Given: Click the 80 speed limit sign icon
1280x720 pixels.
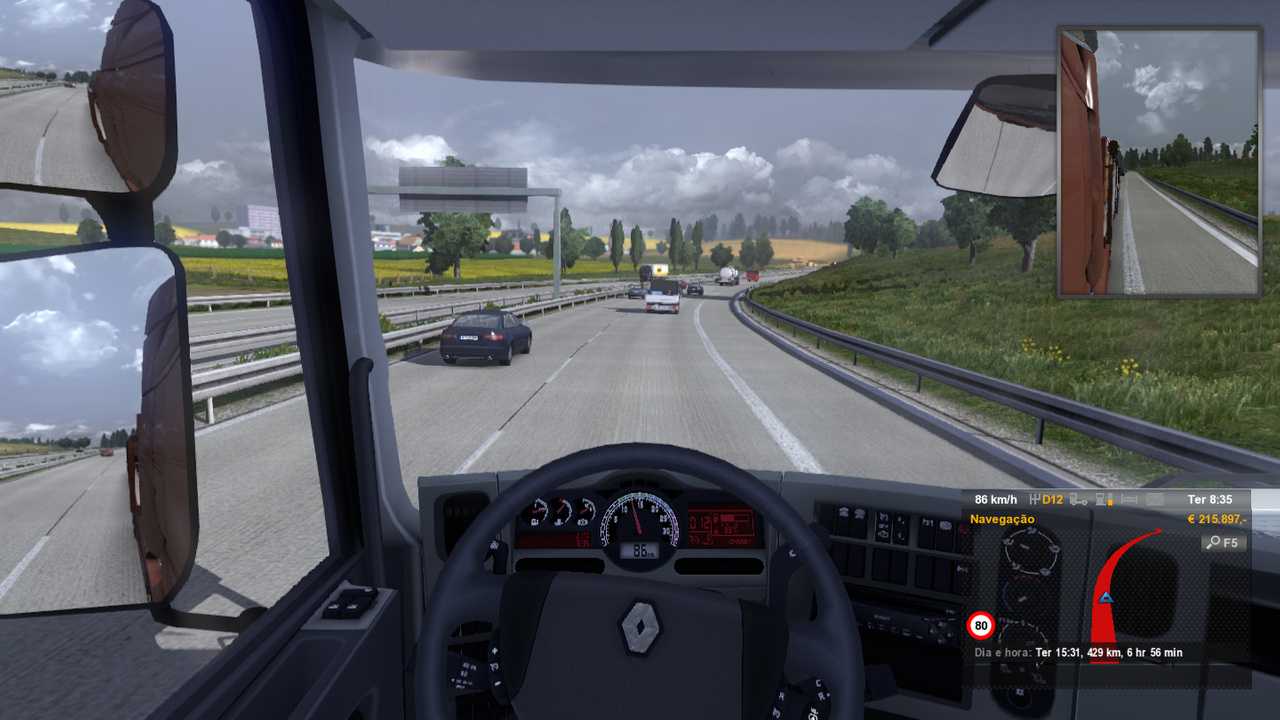Looking at the screenshot, I should click(x=981, y=627).
